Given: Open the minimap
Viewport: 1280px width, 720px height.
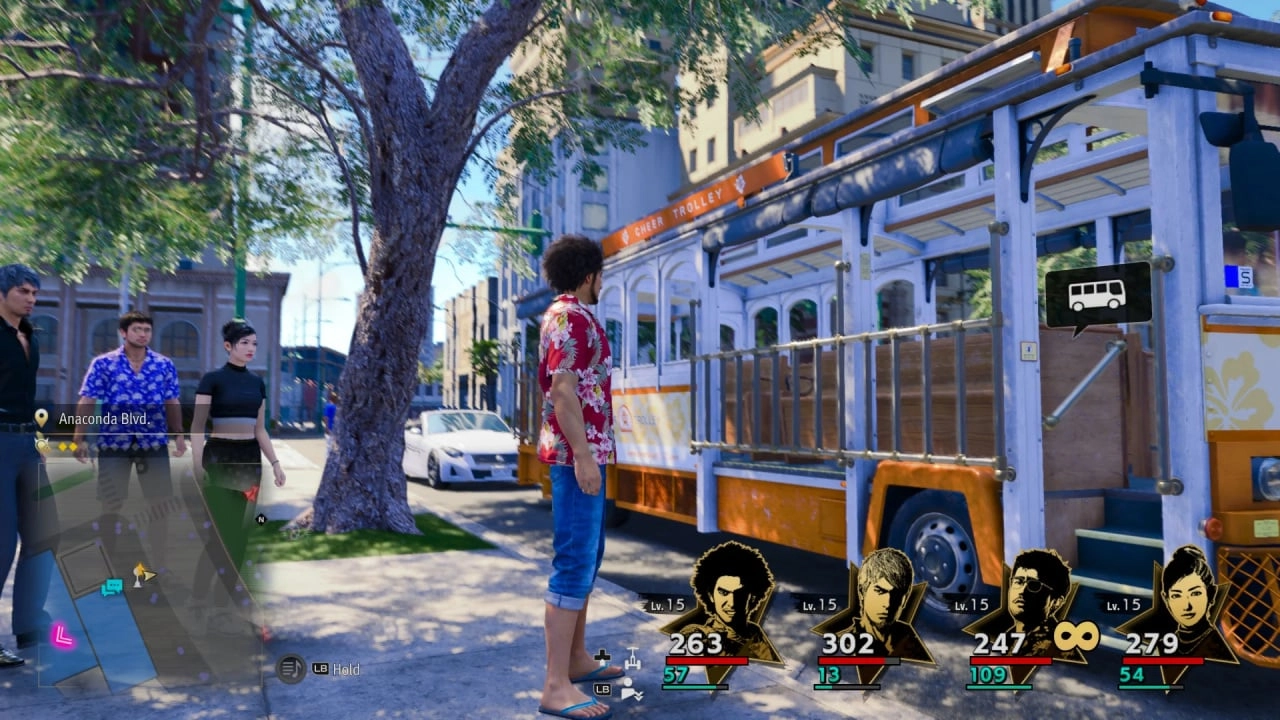Looking at the screenshot, I should (x=150, y=570).
